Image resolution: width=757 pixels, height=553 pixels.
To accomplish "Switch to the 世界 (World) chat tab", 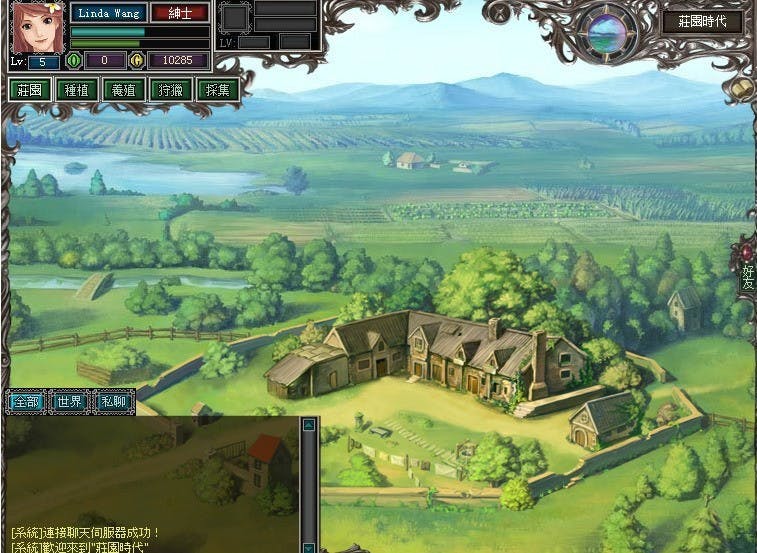I will coord(69,401).
